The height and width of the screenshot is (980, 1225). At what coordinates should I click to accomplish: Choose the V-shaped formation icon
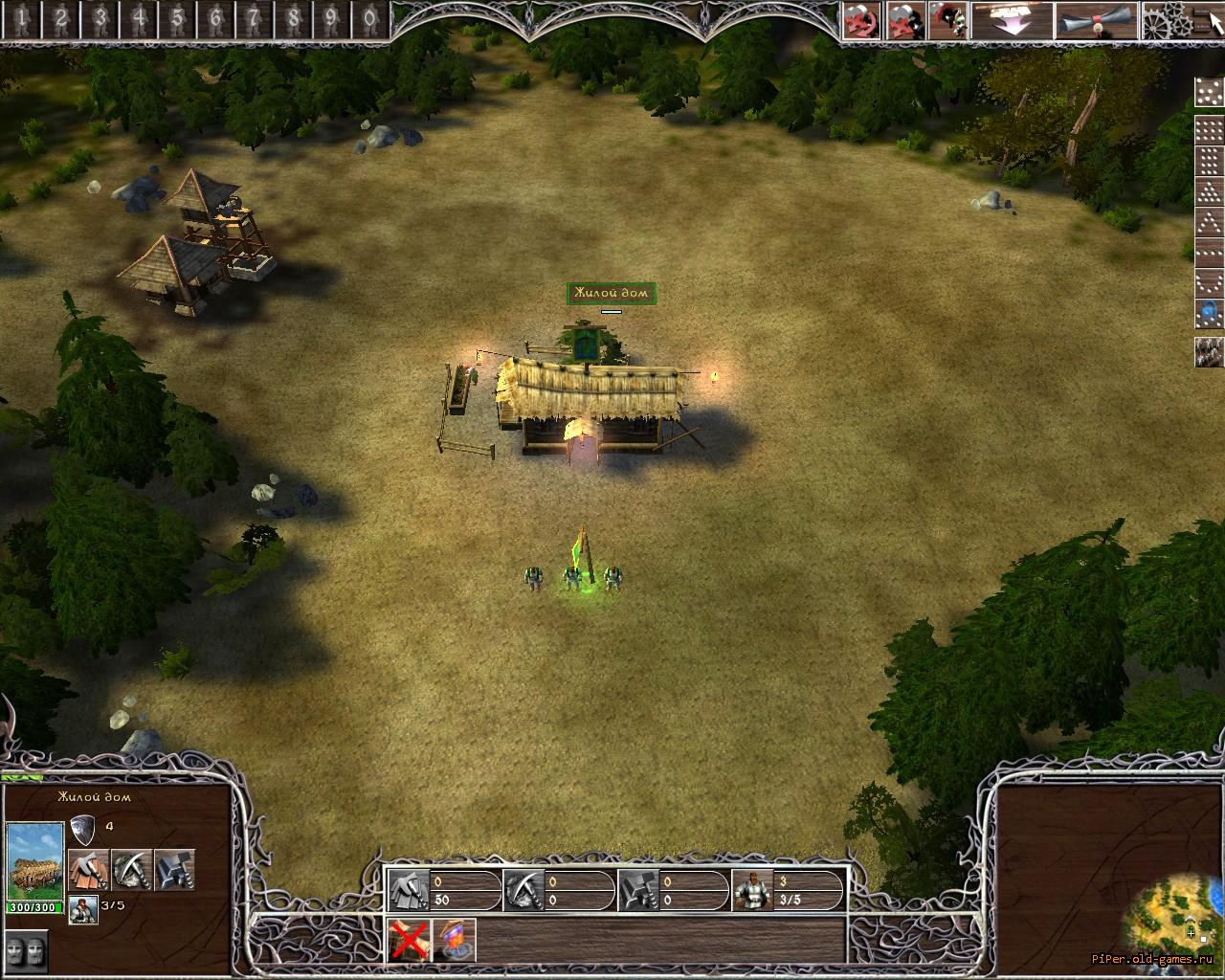coord(1209,282)
